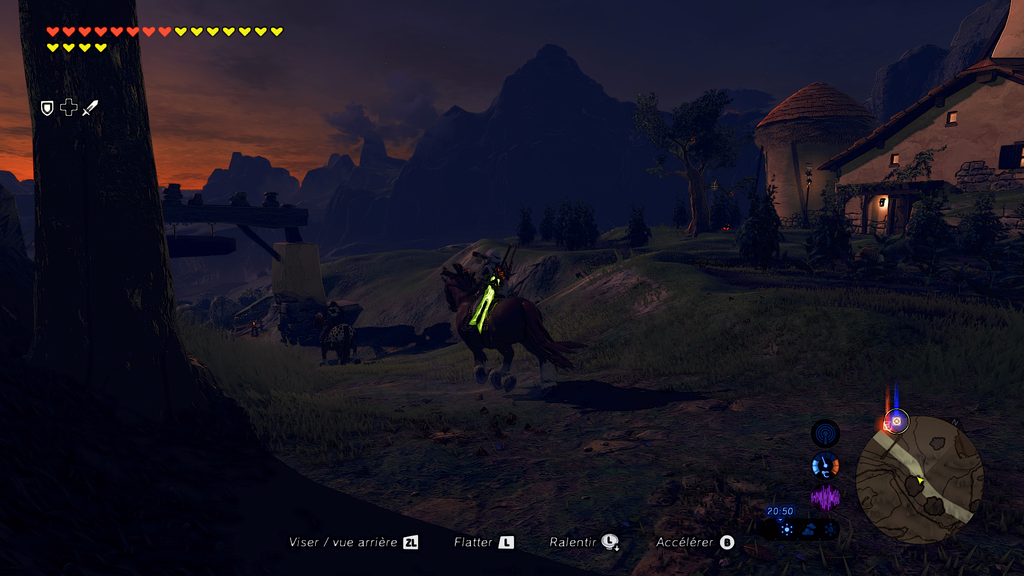Click the purple noise level indicator

825,497
